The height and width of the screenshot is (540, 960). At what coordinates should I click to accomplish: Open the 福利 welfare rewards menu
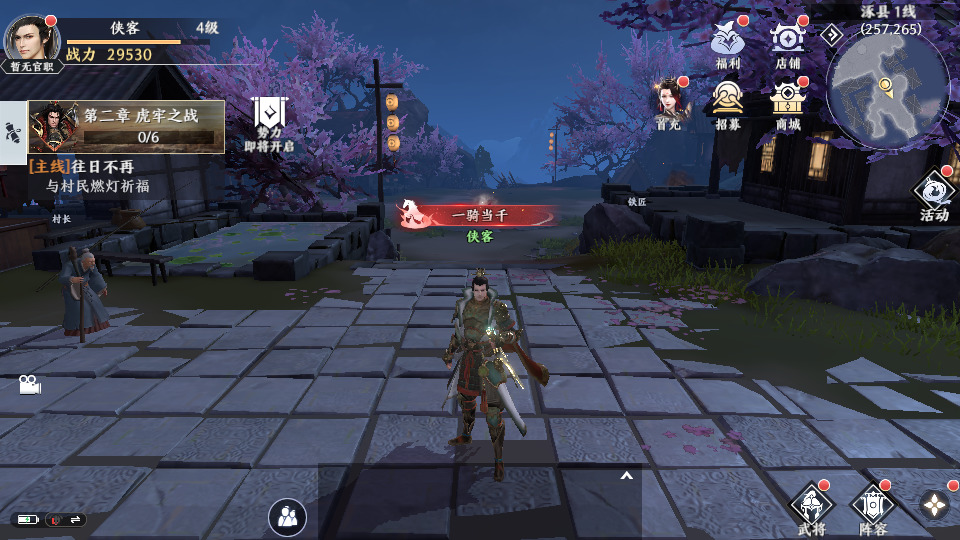(727, 42)
